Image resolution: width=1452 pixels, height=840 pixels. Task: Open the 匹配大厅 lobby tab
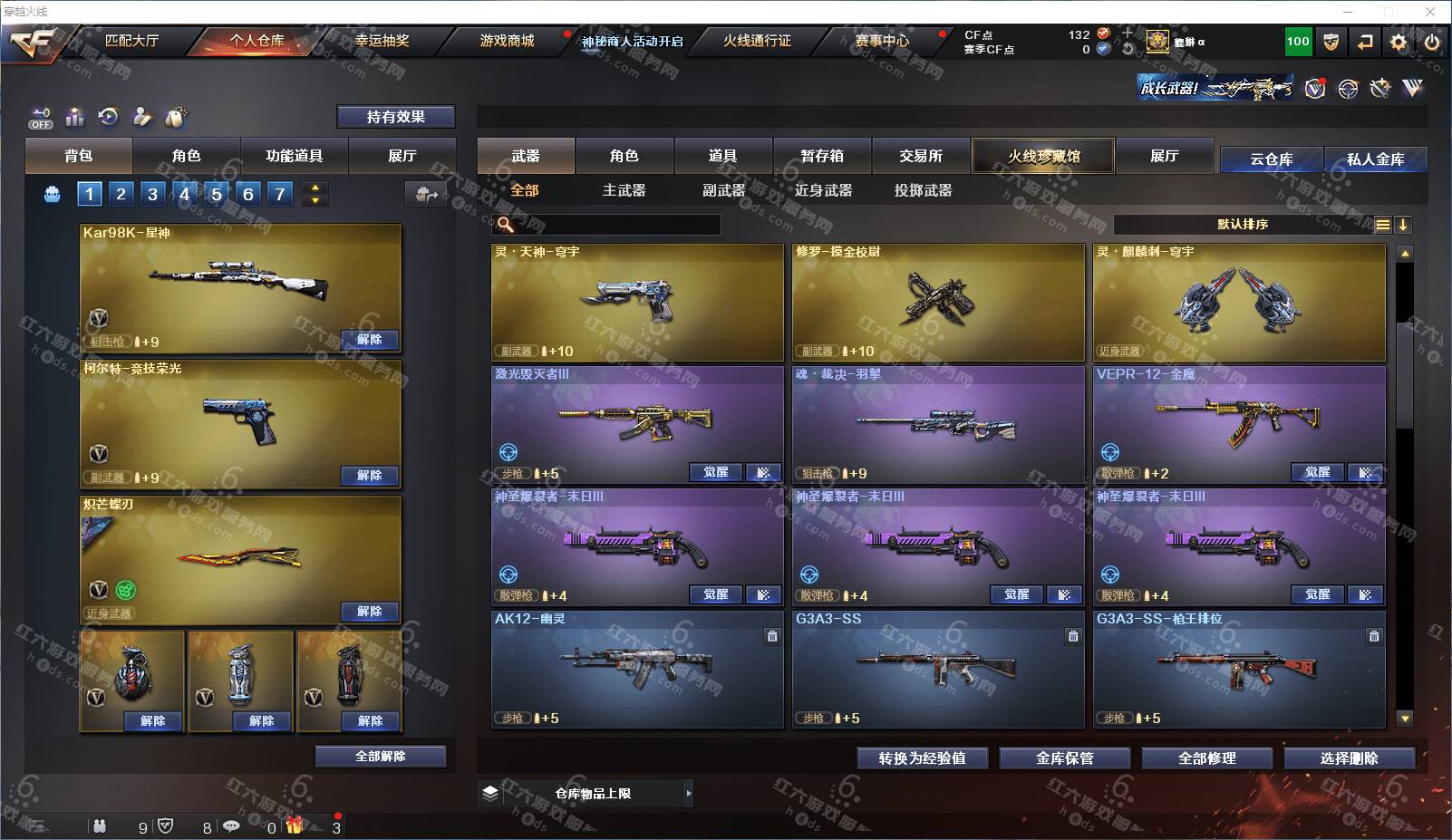tap(131, 41)
